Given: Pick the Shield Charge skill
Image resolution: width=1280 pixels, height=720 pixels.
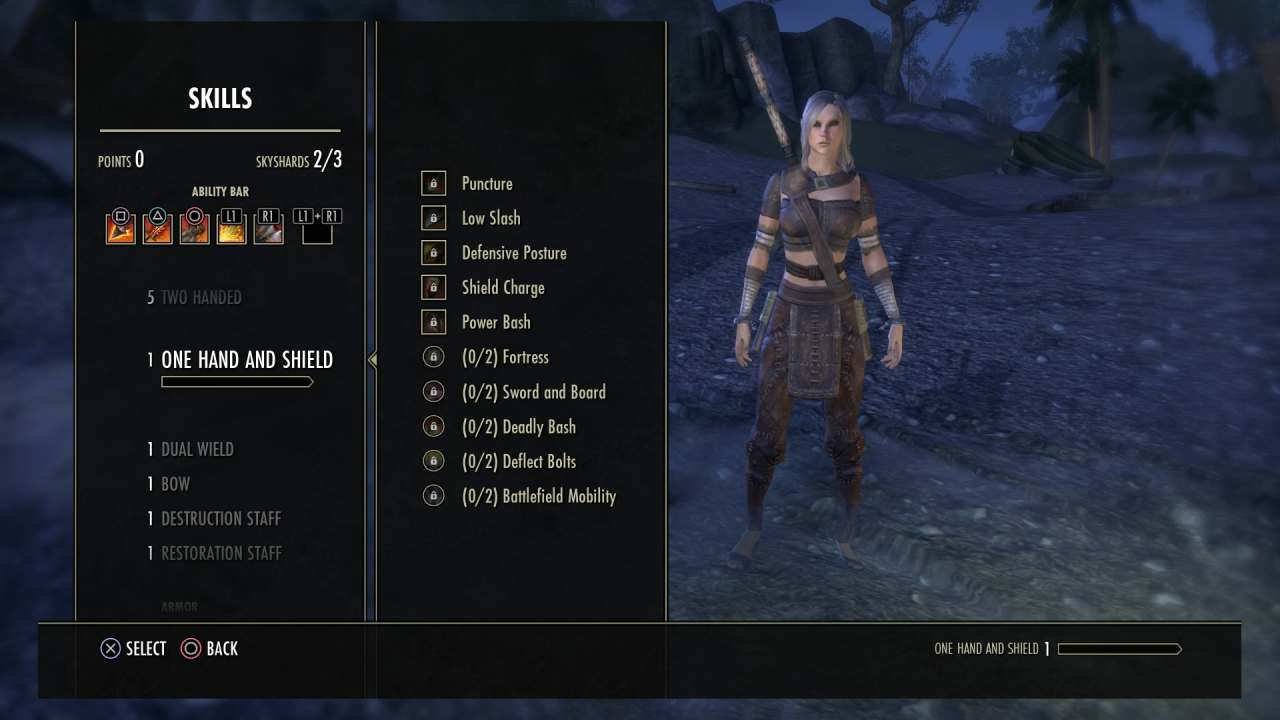Looking at the screenshot, I should (502, 288).
